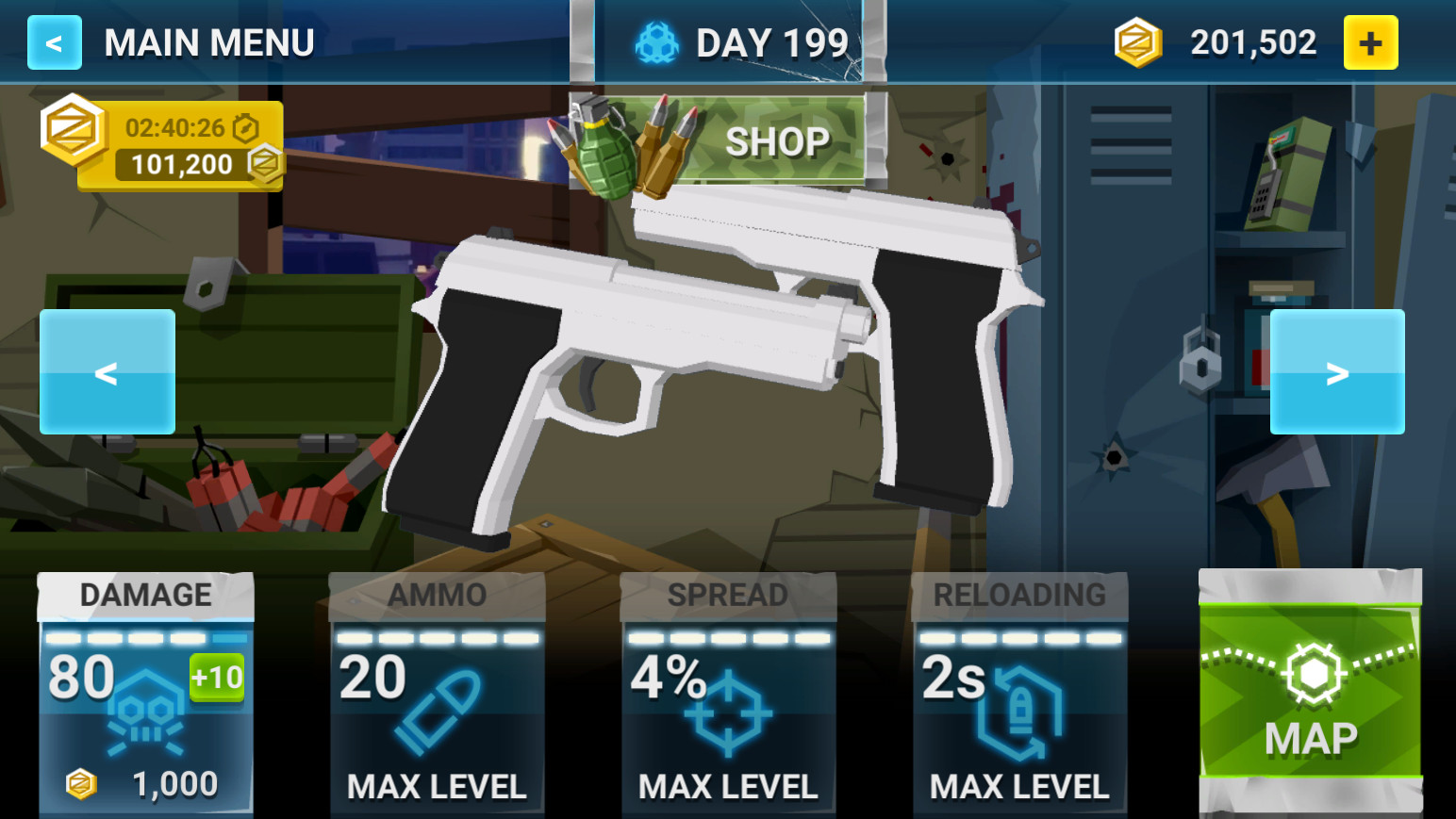Click the RELOADING card header
Image resolution: width=1456 pixels, height=819 pixels.
1019,594
